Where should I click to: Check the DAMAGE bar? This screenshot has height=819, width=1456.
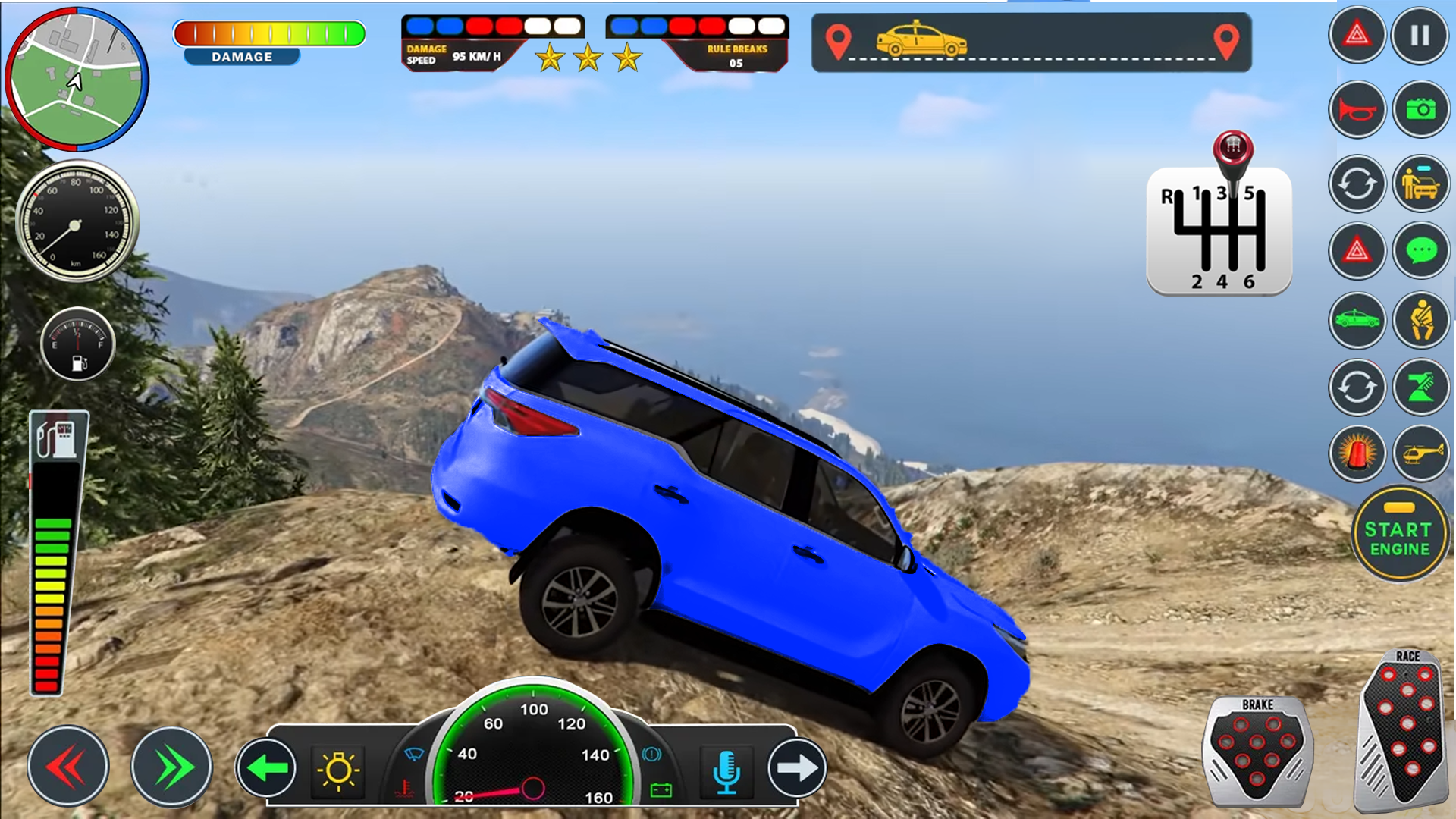coord(269,34)
